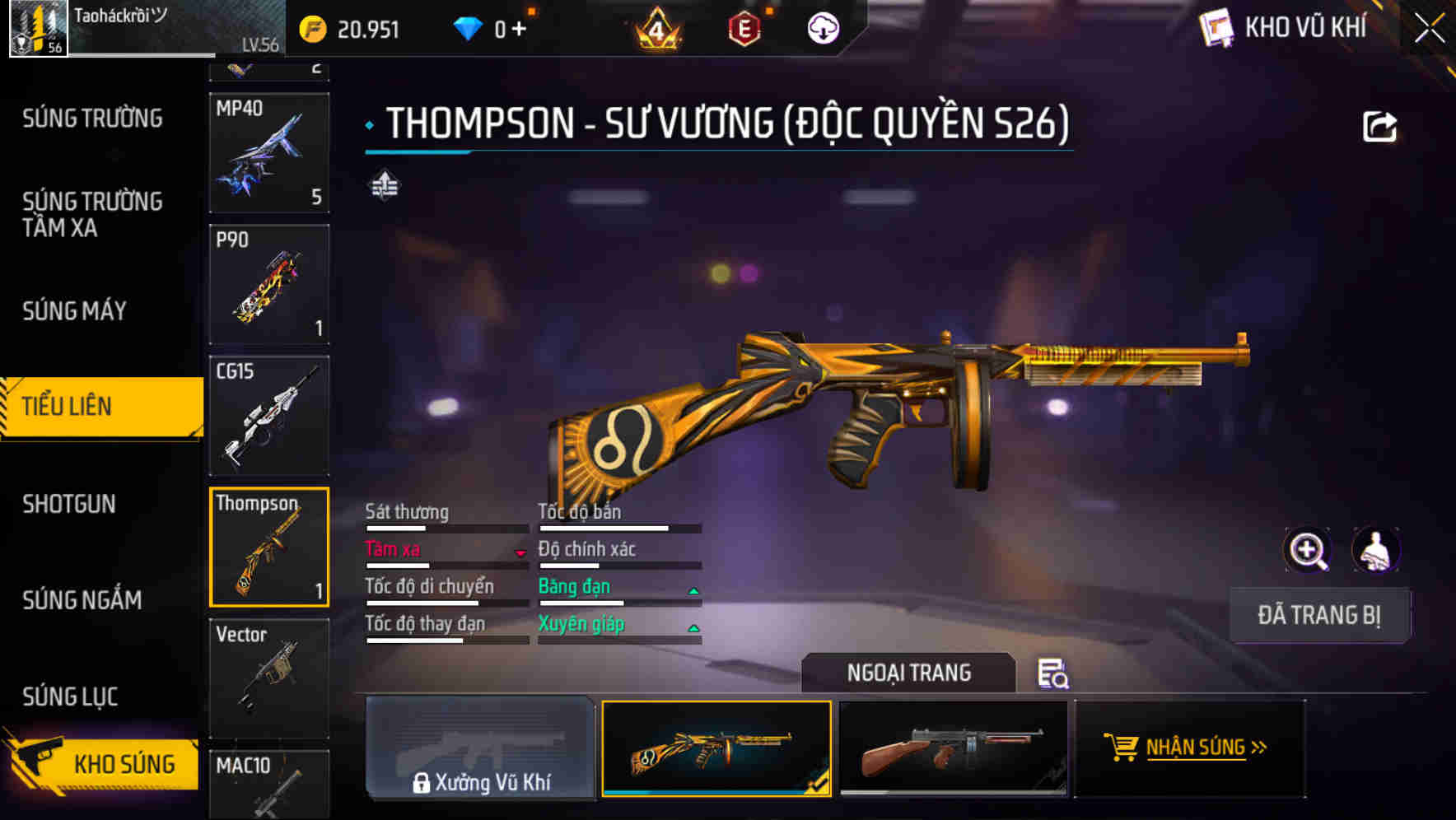Expand the Xuyên giáp stat arrow
Viewport: 1456px width, 820px height.
693,627
